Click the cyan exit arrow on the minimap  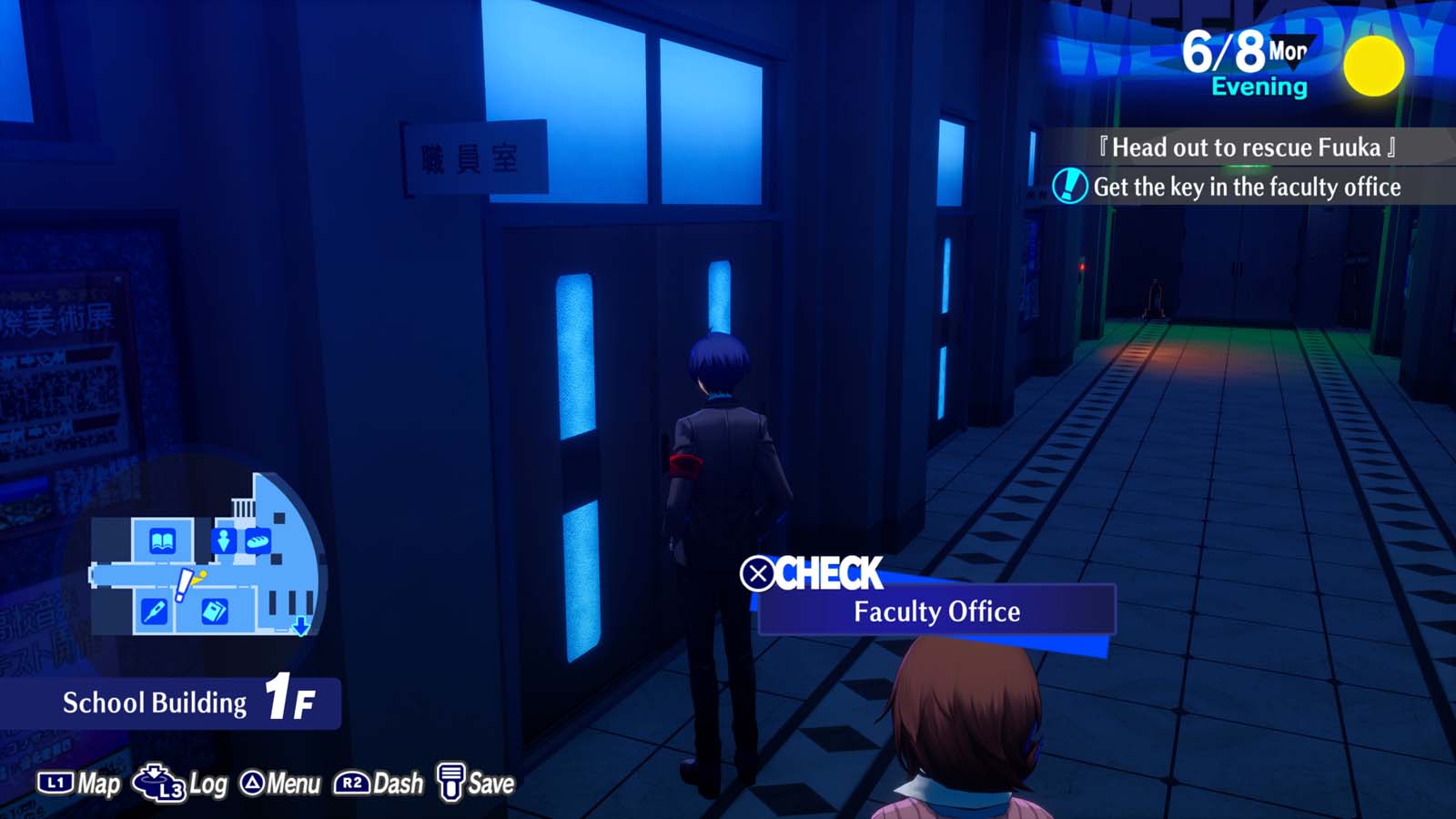(301, 627)
